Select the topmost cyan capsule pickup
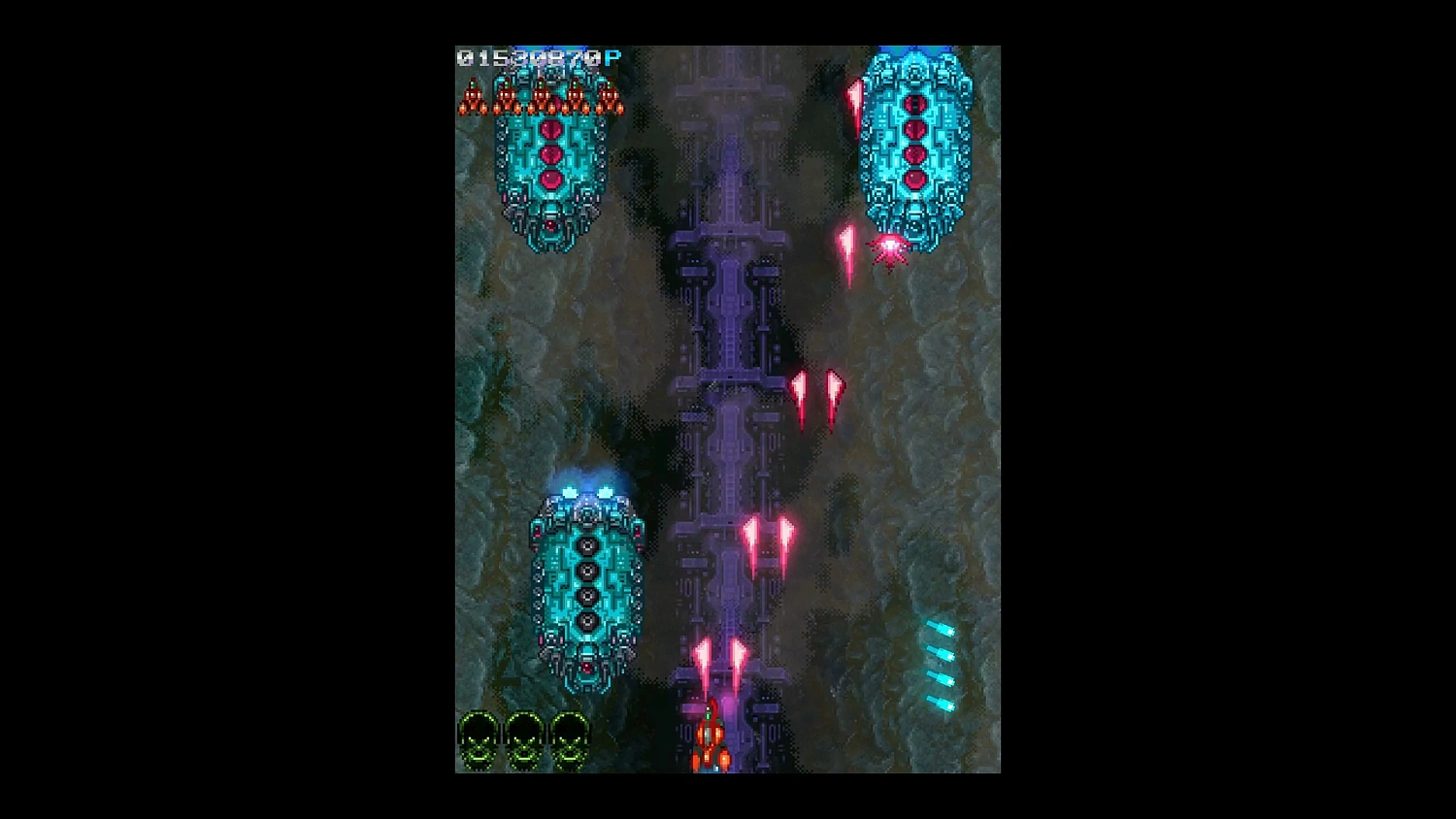 (x=939, y=628)
